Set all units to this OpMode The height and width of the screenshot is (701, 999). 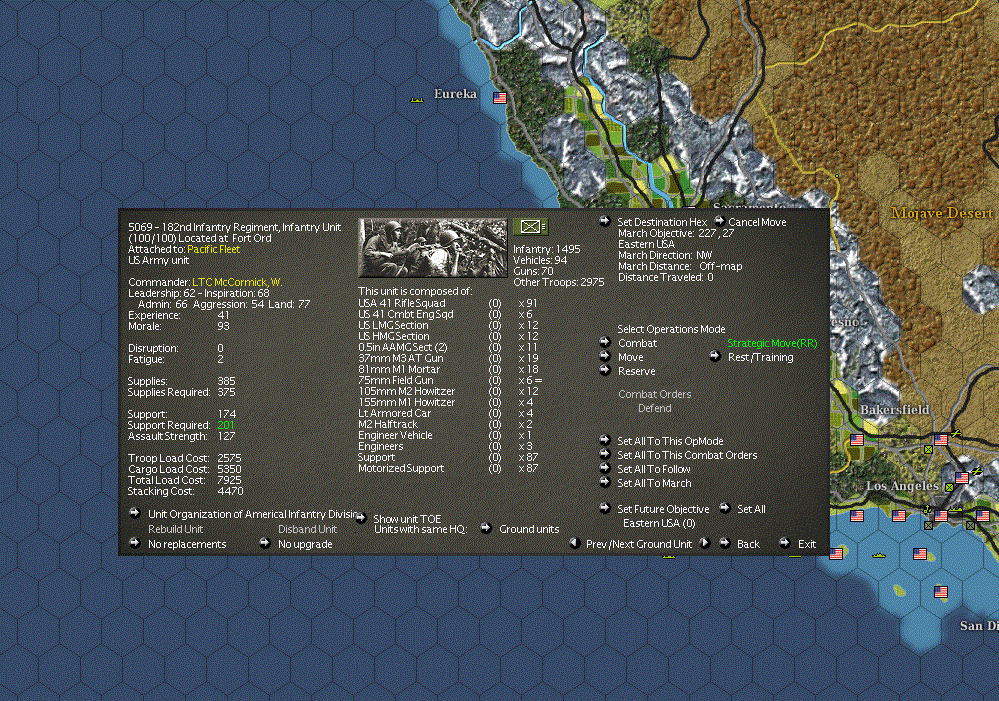click(x=670, y=441)
